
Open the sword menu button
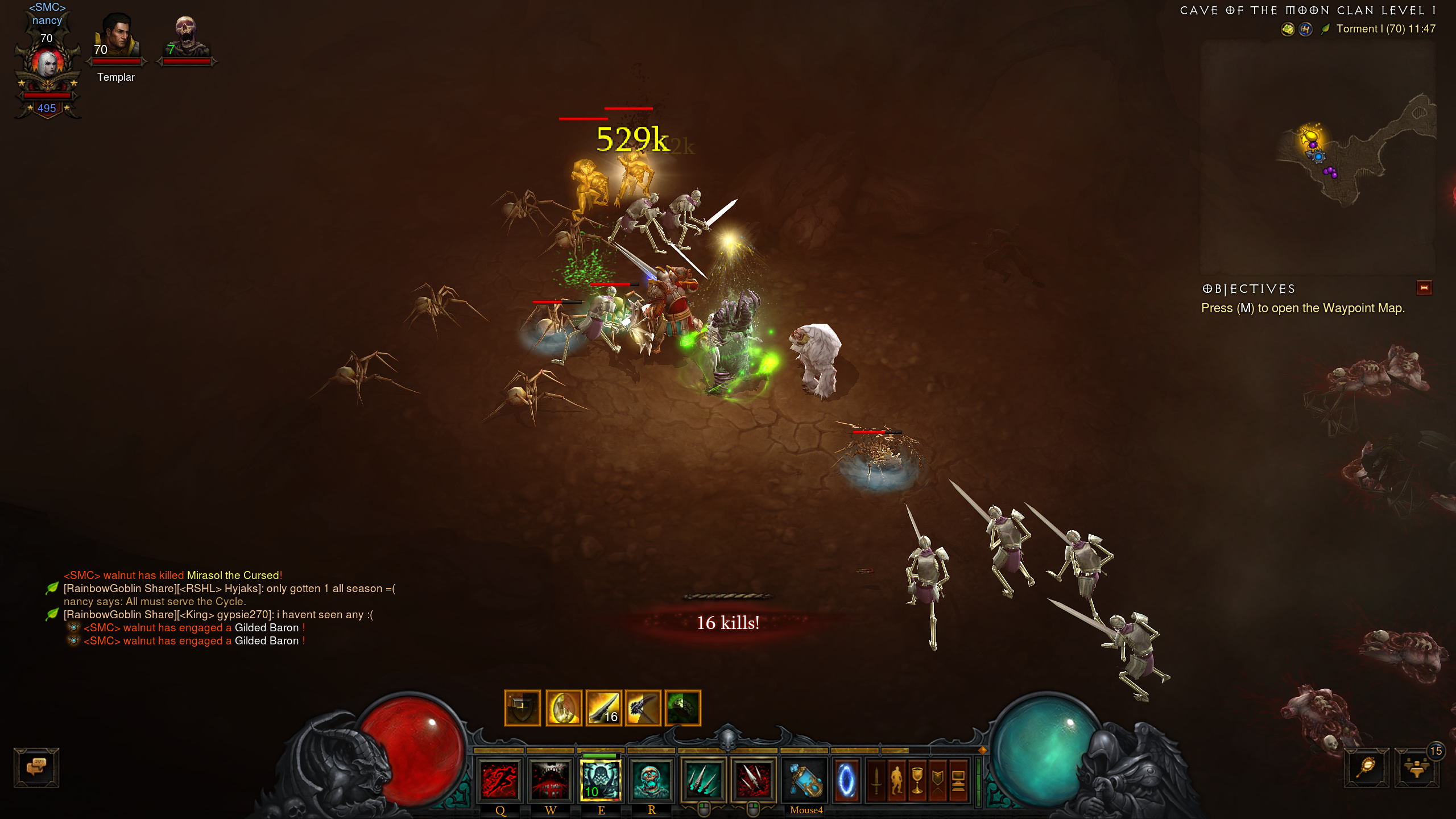click(876, 780)
